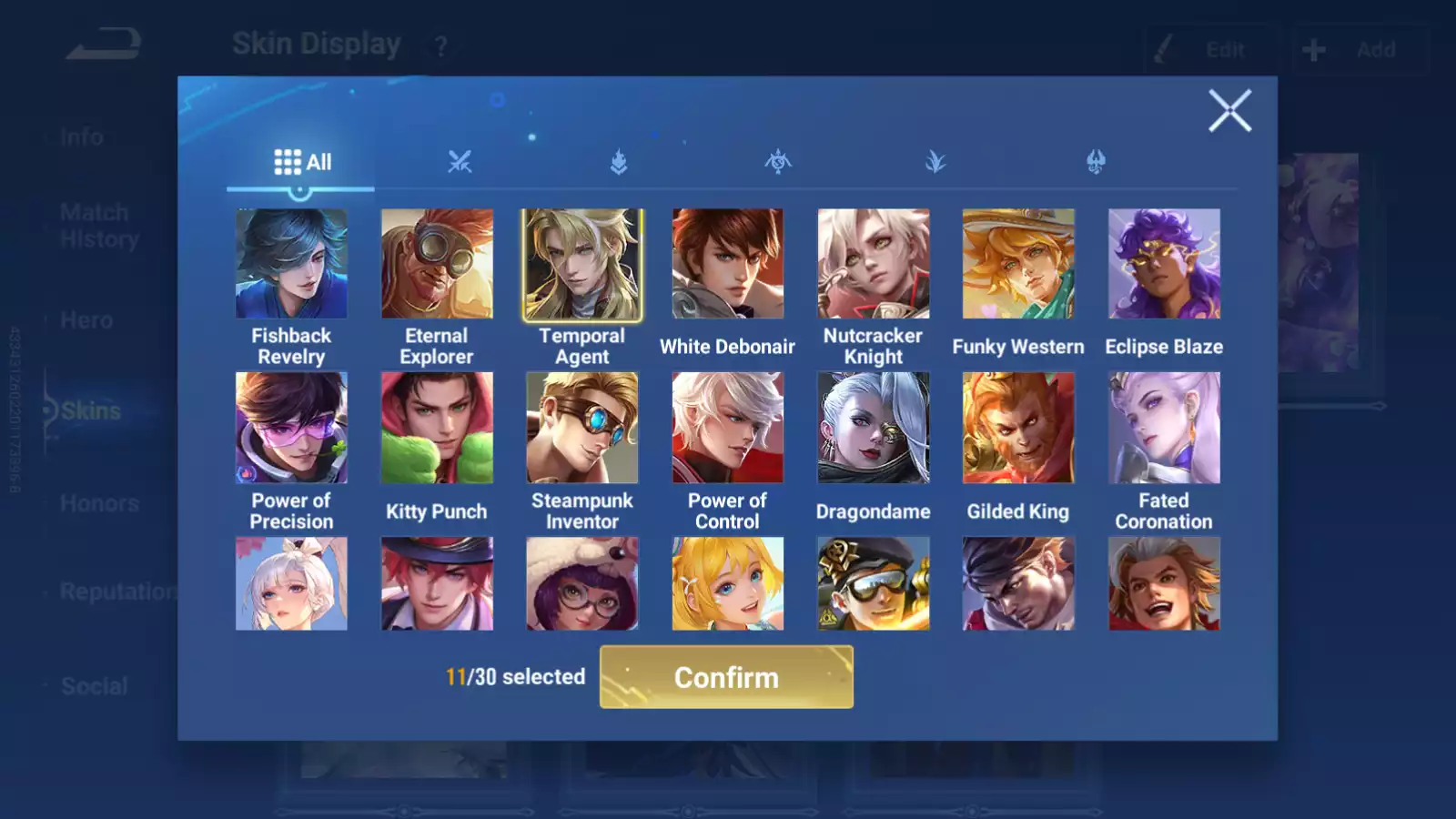Open the second role filter icon
The width and height of the screenshot is (1456, 819).
[617, 162]
